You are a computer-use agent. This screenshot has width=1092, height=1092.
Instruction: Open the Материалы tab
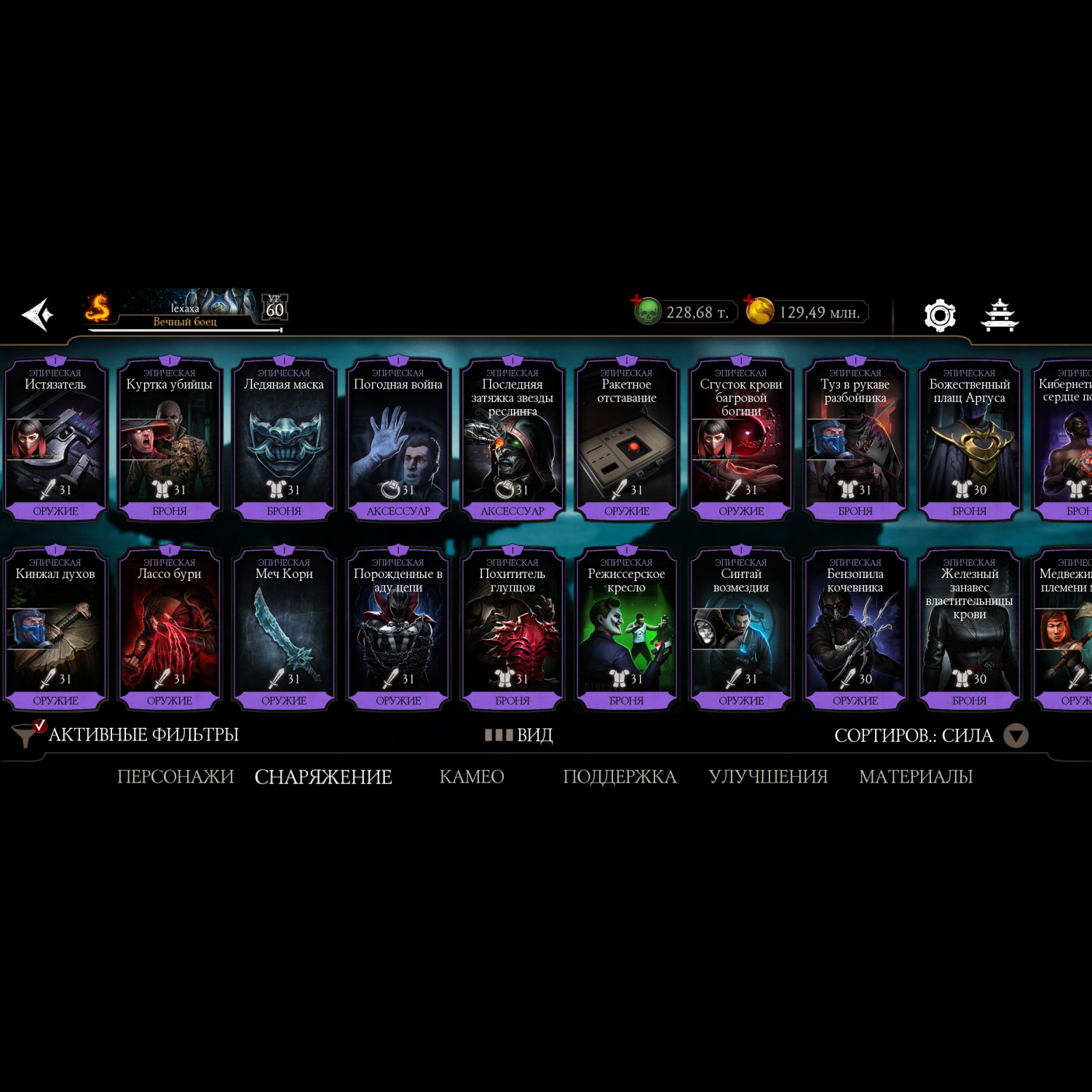pos(916,777)
